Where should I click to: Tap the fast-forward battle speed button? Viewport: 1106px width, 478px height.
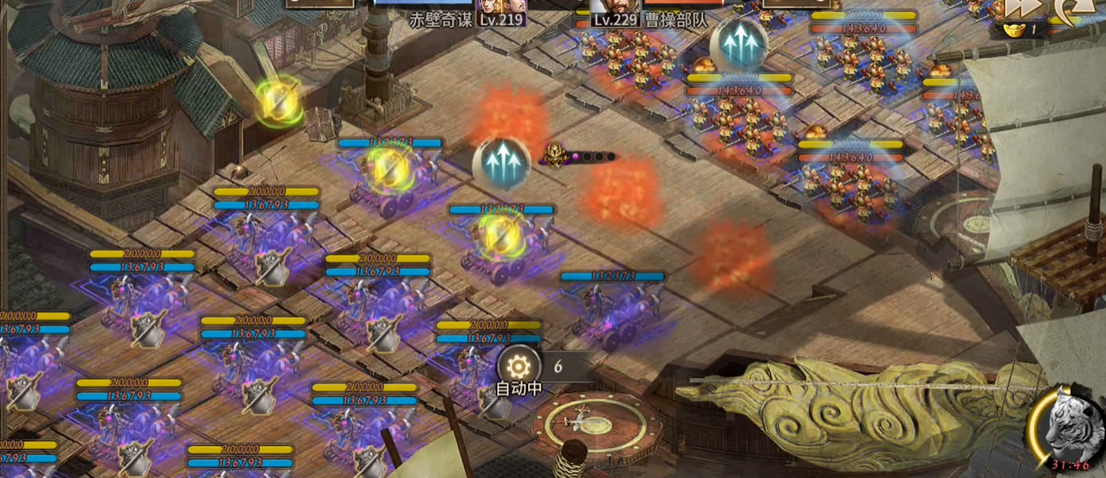click(x=1021, y=8)
